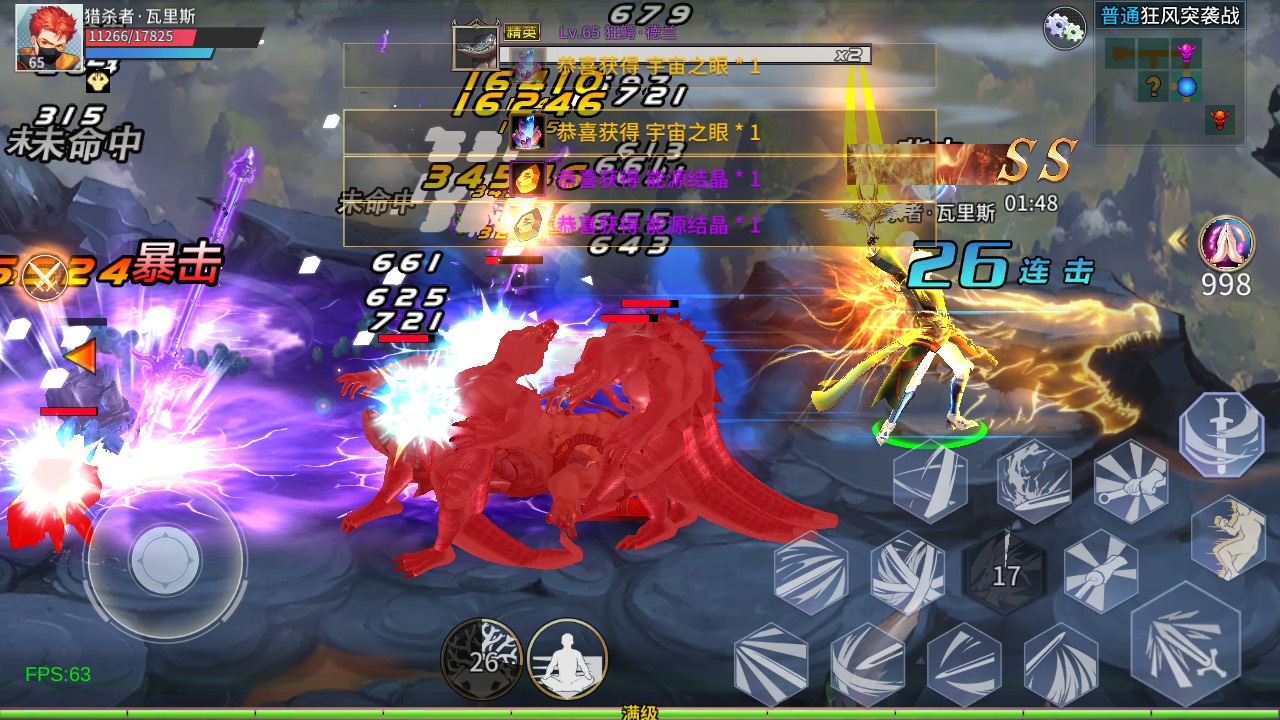
Task: Activate the flaming sword slash skill
Action: tap(1034, 481)
